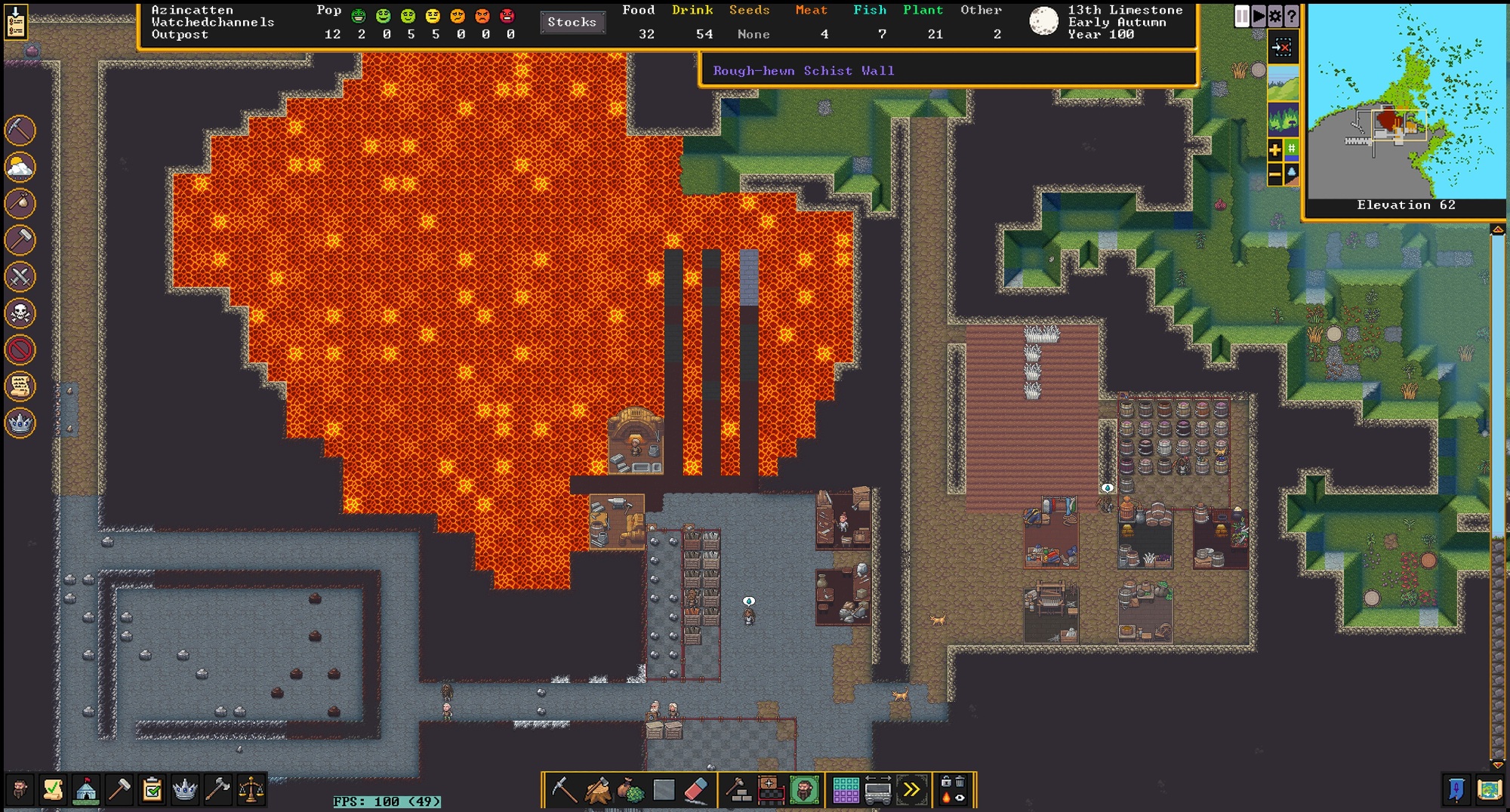This screenshot has width=1510, height=812.
Task: Open the military squads crossed swords menu
Action: (x=20, y=276)
